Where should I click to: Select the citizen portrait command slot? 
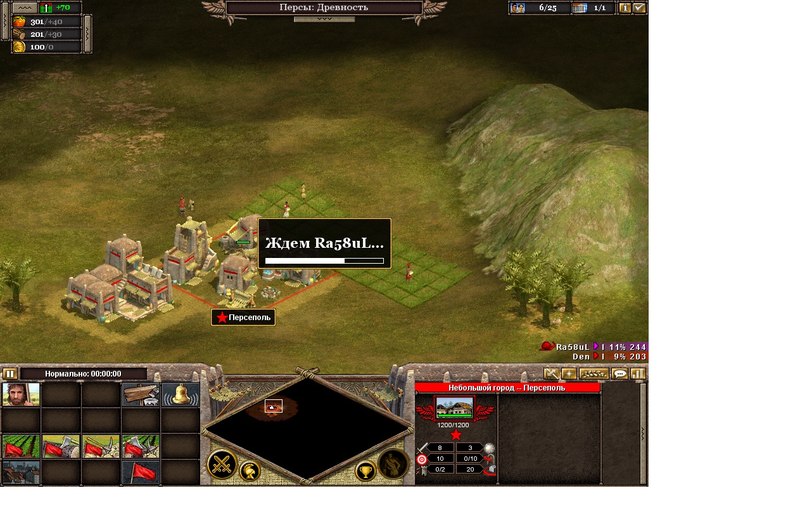coord(21,395)
